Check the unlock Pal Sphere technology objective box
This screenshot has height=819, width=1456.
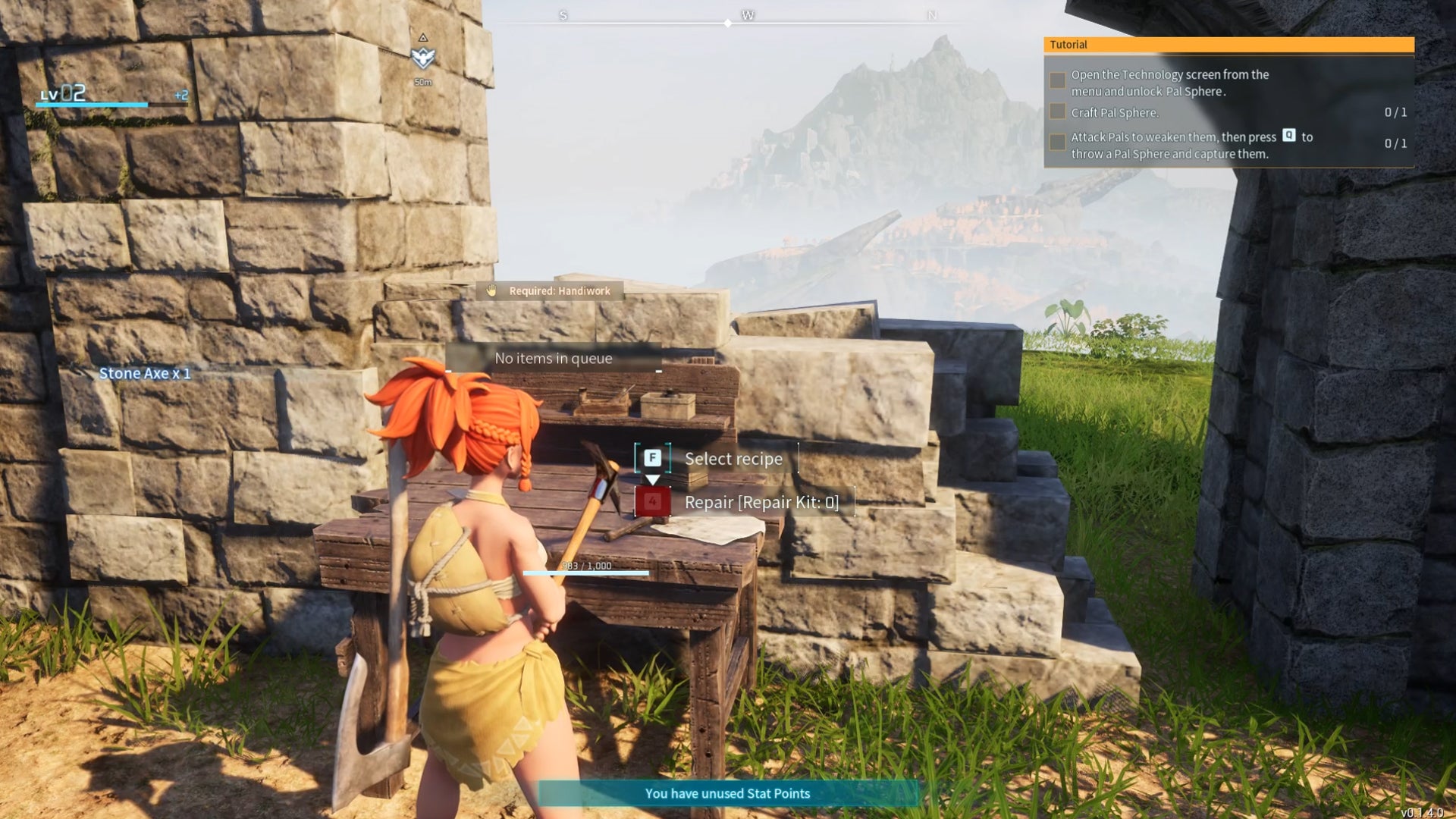(x=1057, y=80)
